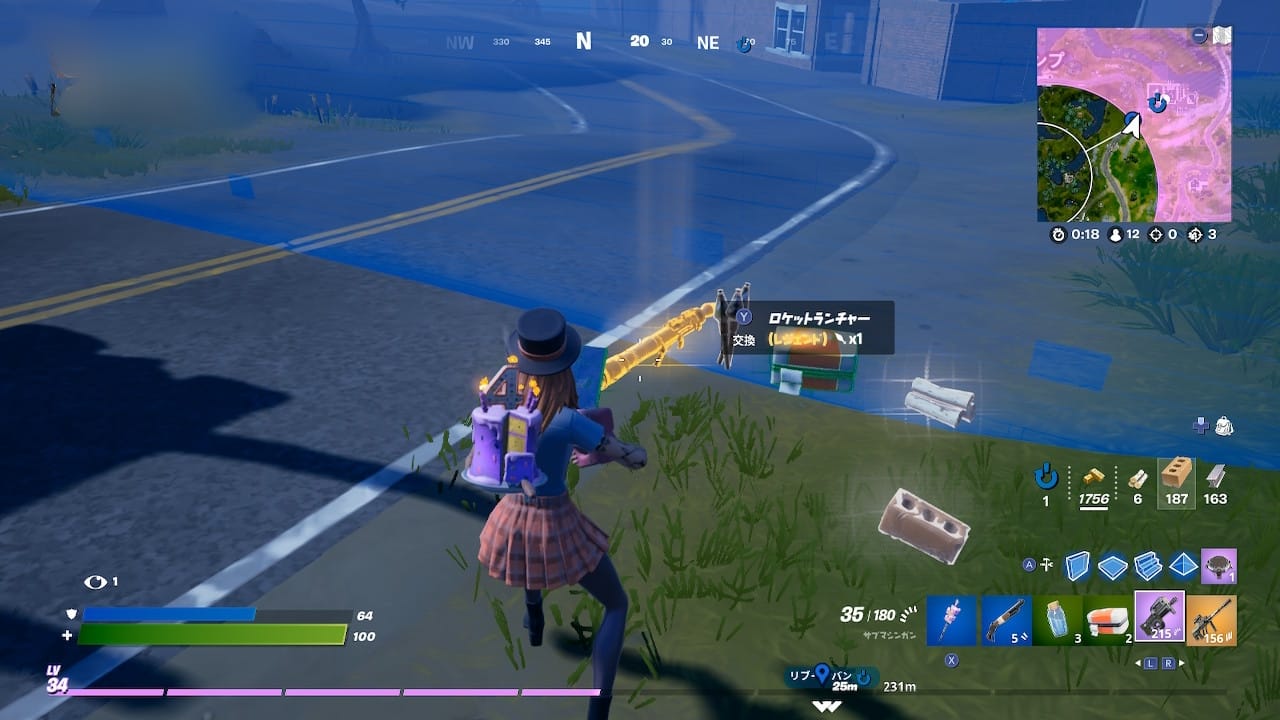The image size is (1280, 720).
Task: Choose the wall building piece
Action: 1077,566
